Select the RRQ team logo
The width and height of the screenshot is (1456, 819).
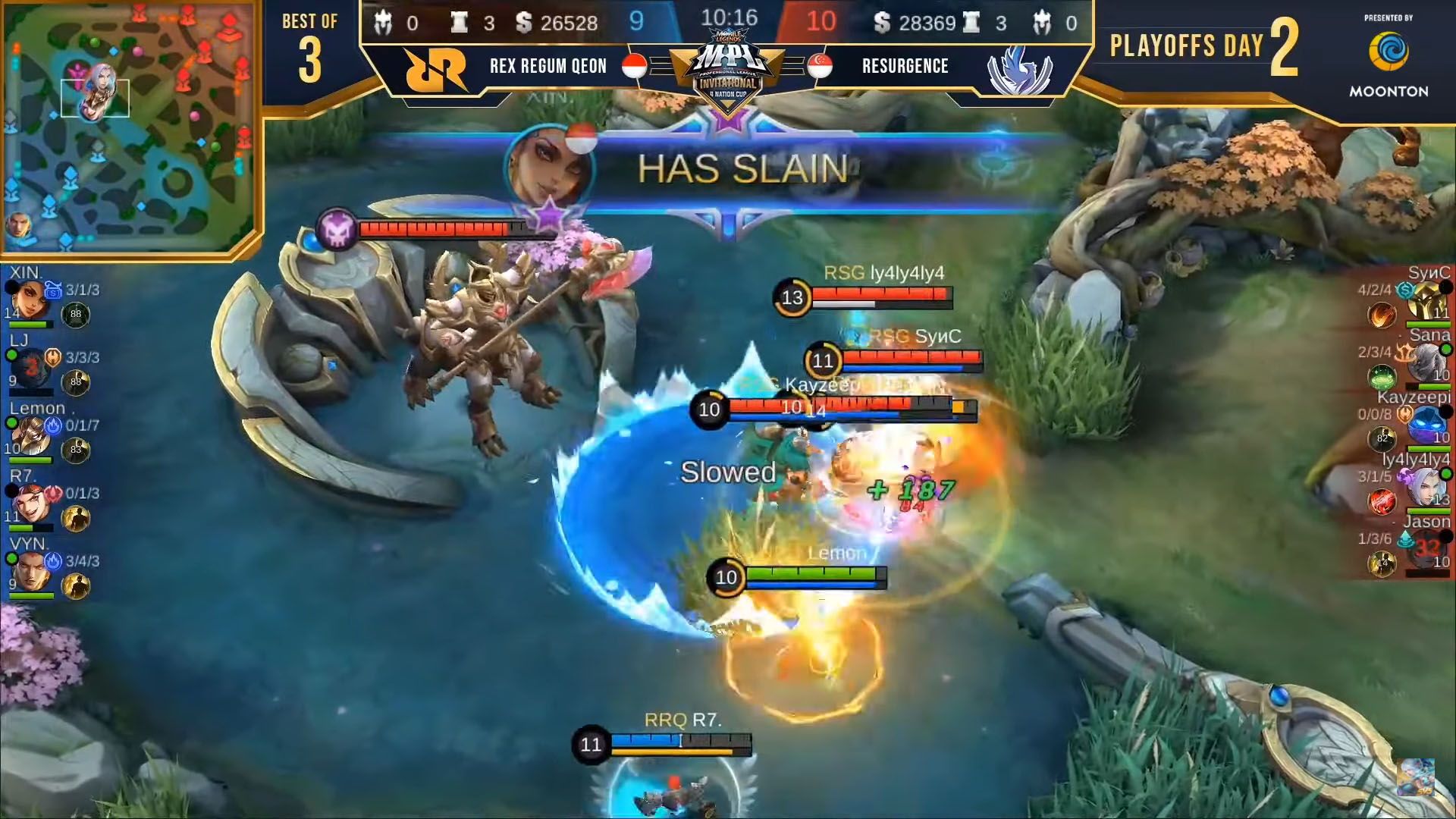[432, 67]
